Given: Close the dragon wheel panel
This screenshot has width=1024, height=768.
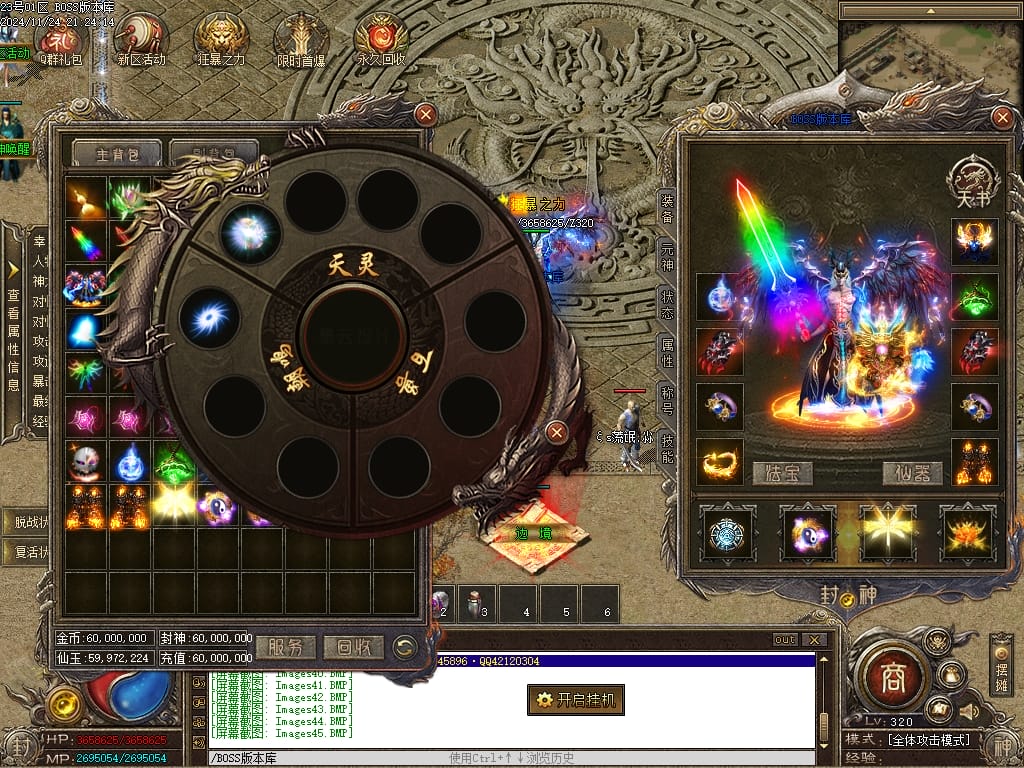Looking at the screenshot, I should (557, 432).
